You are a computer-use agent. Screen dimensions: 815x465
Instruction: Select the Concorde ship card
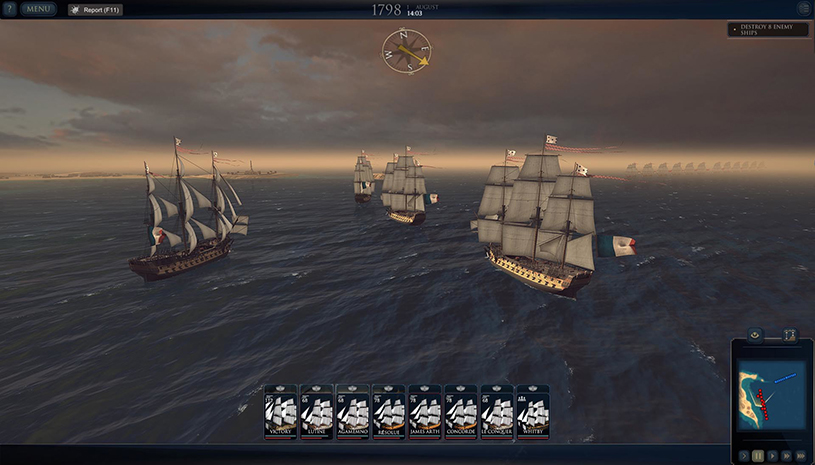[461, 412]
